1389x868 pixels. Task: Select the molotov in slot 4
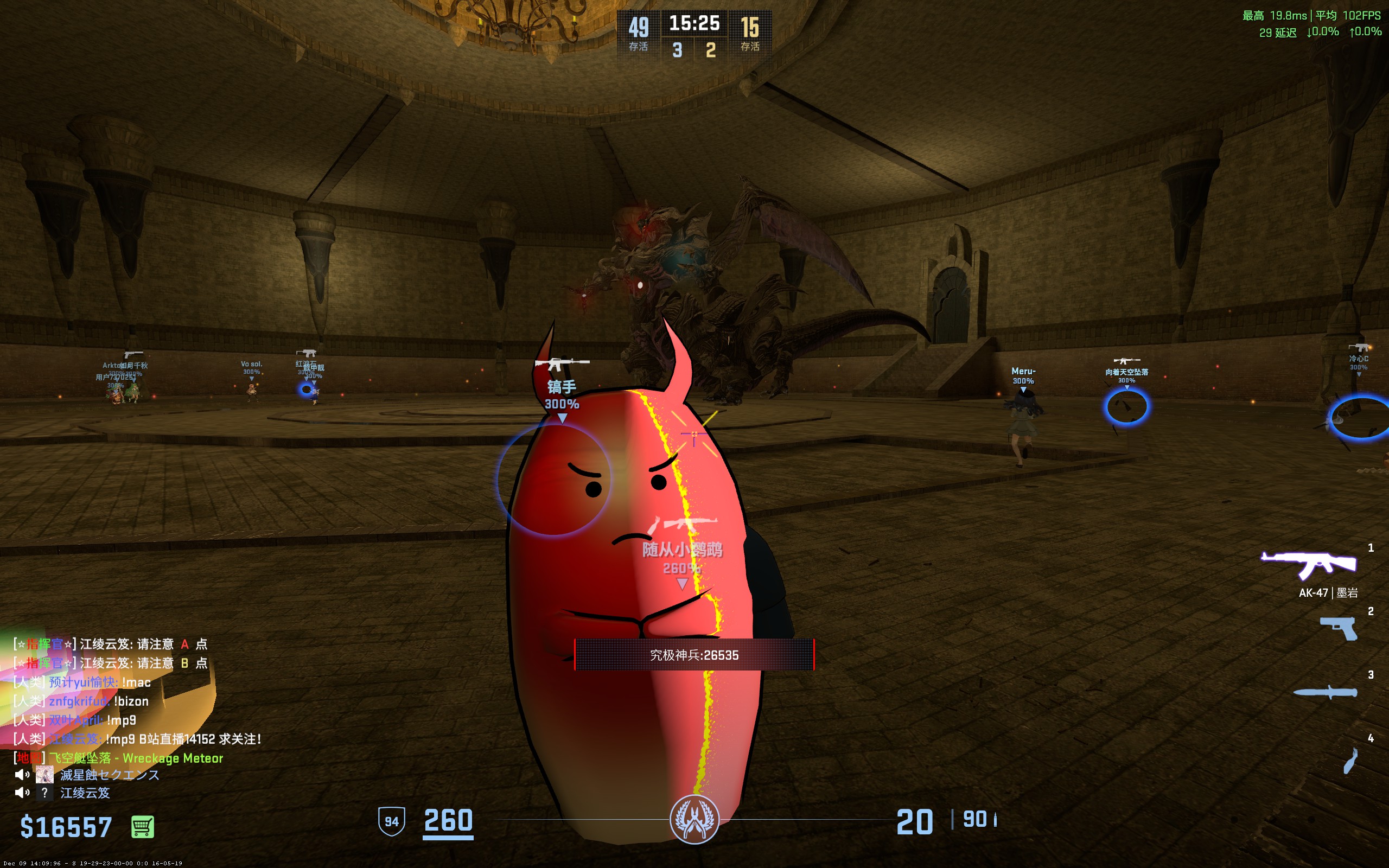[1350, 761]
